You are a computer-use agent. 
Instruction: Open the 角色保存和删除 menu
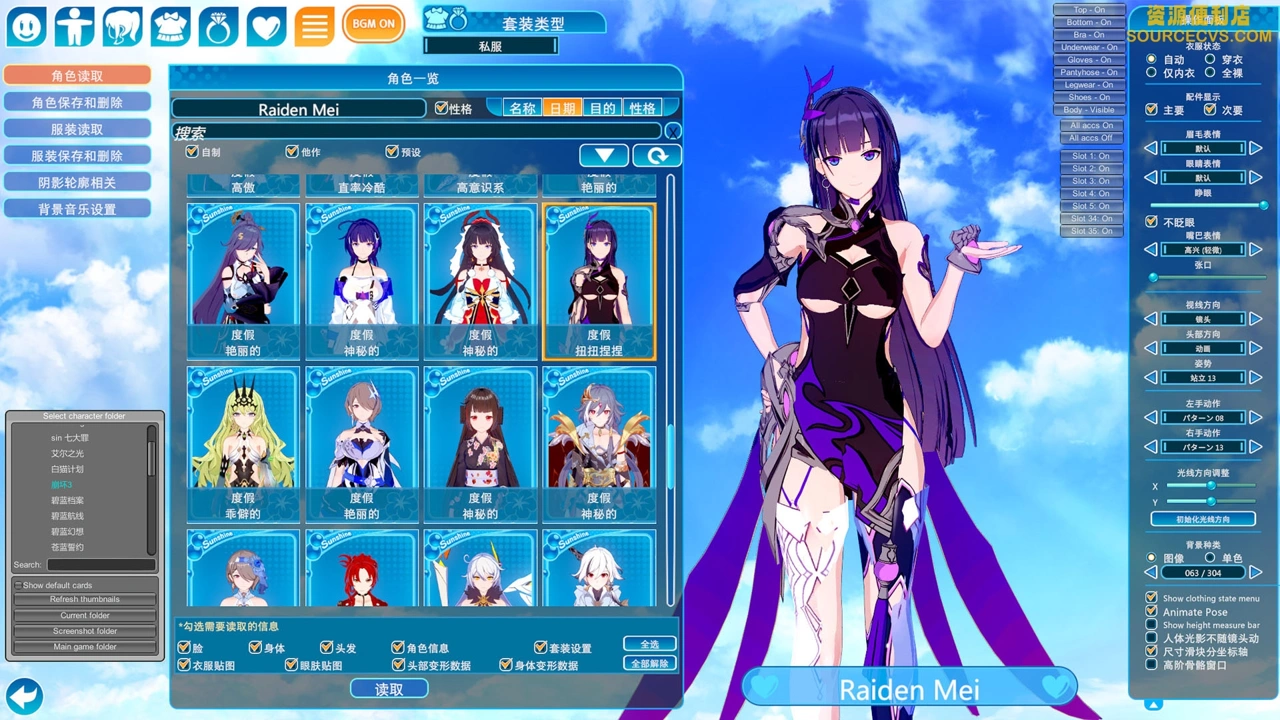tap(77, 102)
